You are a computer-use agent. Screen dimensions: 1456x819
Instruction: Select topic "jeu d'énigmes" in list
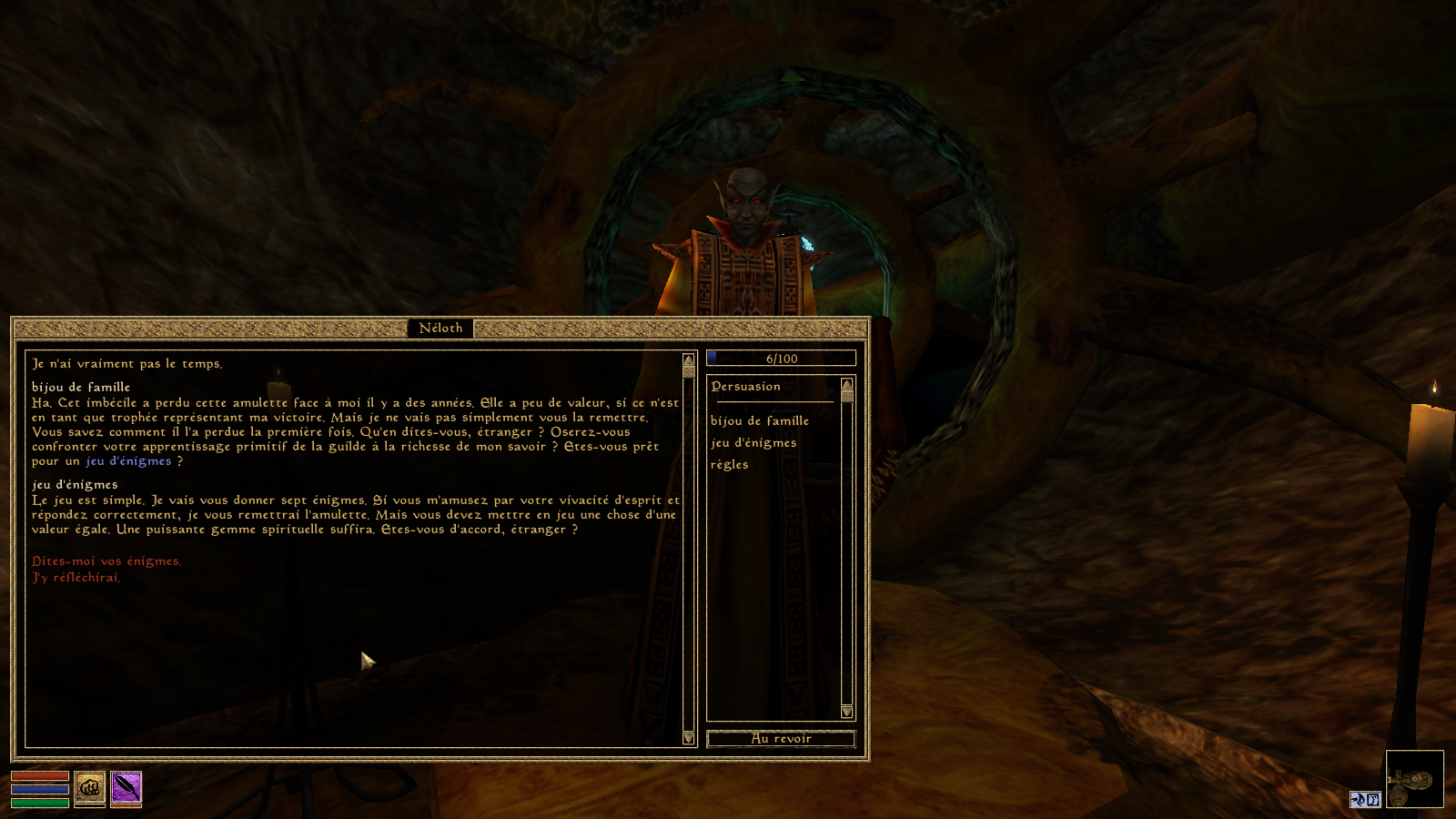[x=753, y=443]
